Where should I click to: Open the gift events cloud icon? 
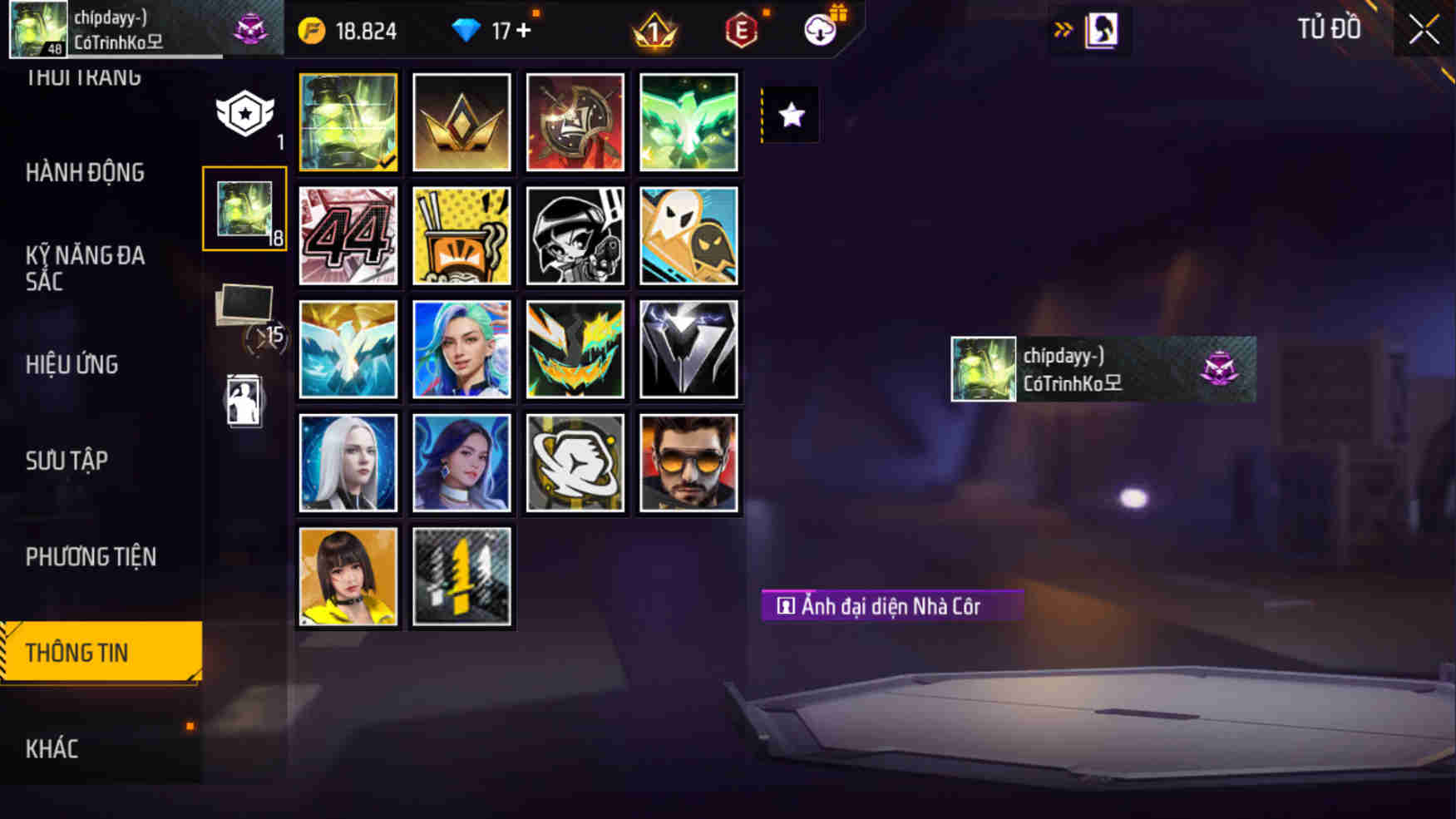[819, 30]
